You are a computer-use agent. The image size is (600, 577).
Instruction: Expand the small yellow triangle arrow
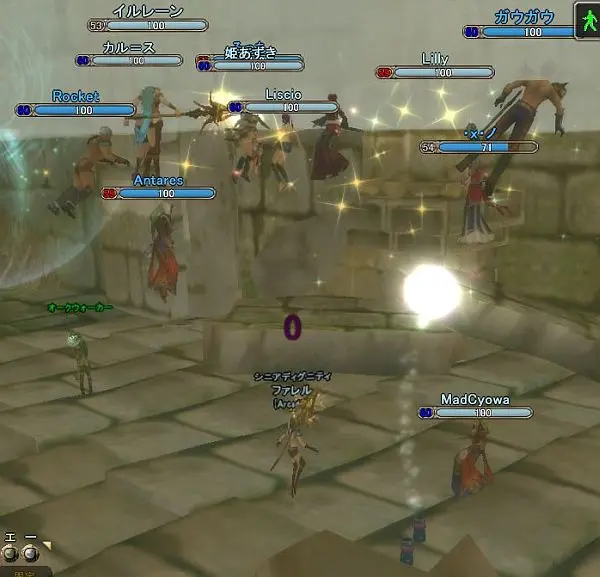pyautogui.click(x=46, y=545)
